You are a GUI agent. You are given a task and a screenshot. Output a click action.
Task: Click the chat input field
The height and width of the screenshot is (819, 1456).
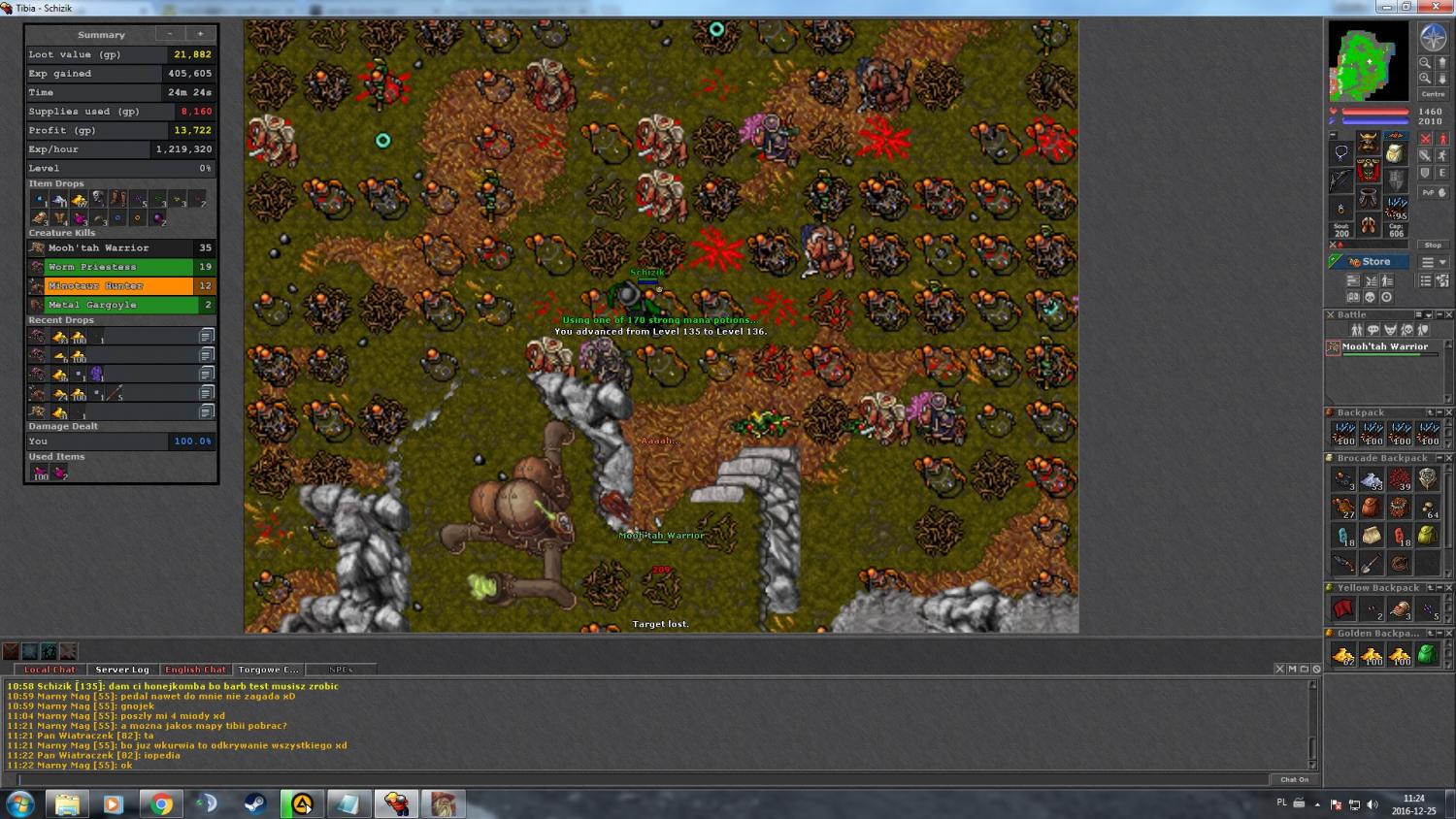point(641,779)
